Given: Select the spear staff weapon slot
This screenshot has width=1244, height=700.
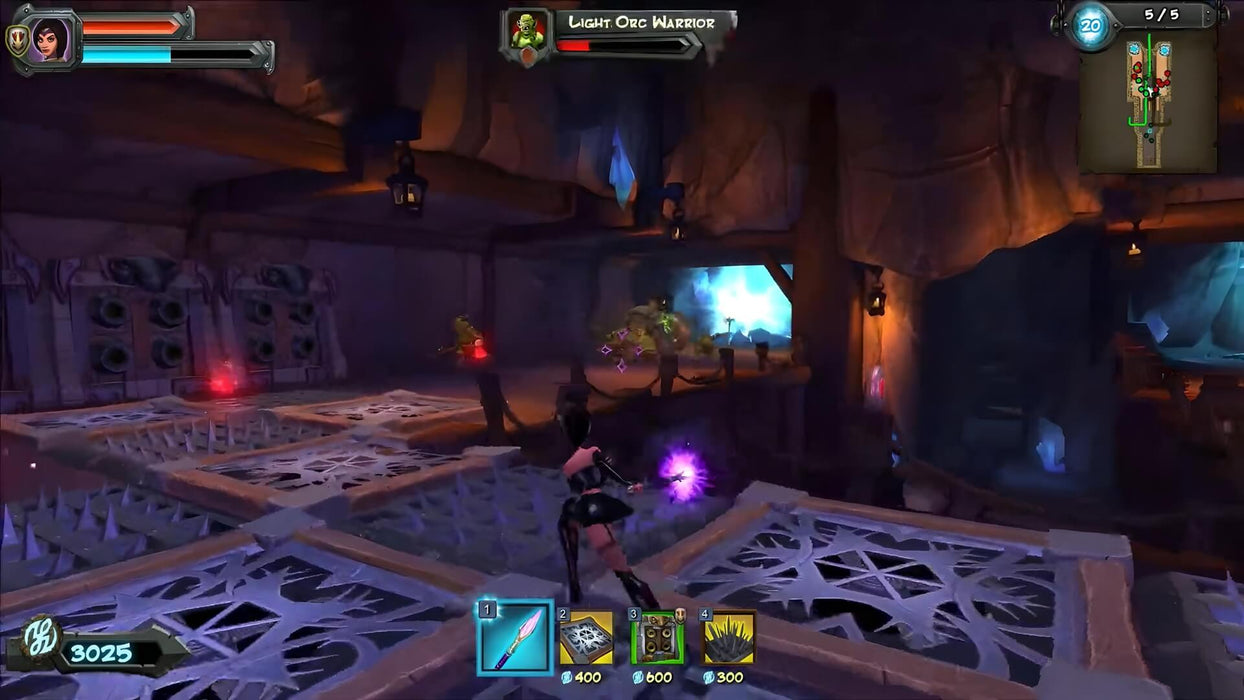Looking at the screenshot, I should (515, 637).
